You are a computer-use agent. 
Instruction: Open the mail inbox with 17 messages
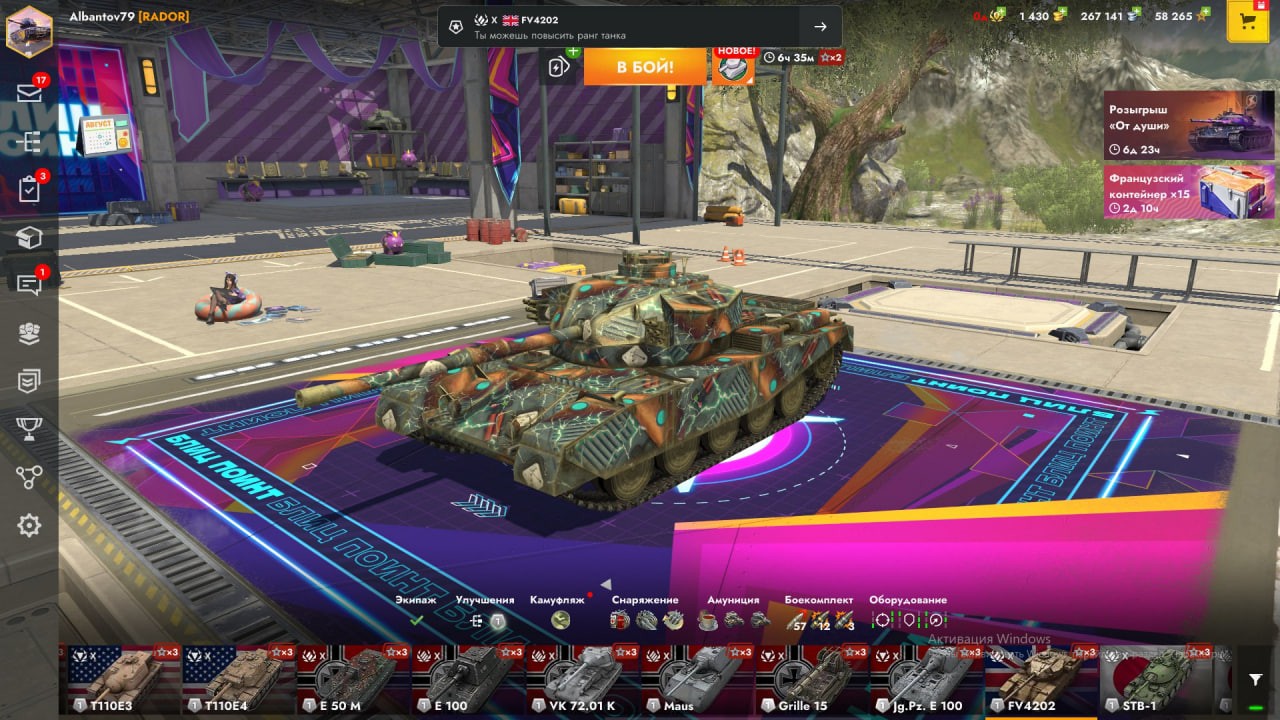29,92
